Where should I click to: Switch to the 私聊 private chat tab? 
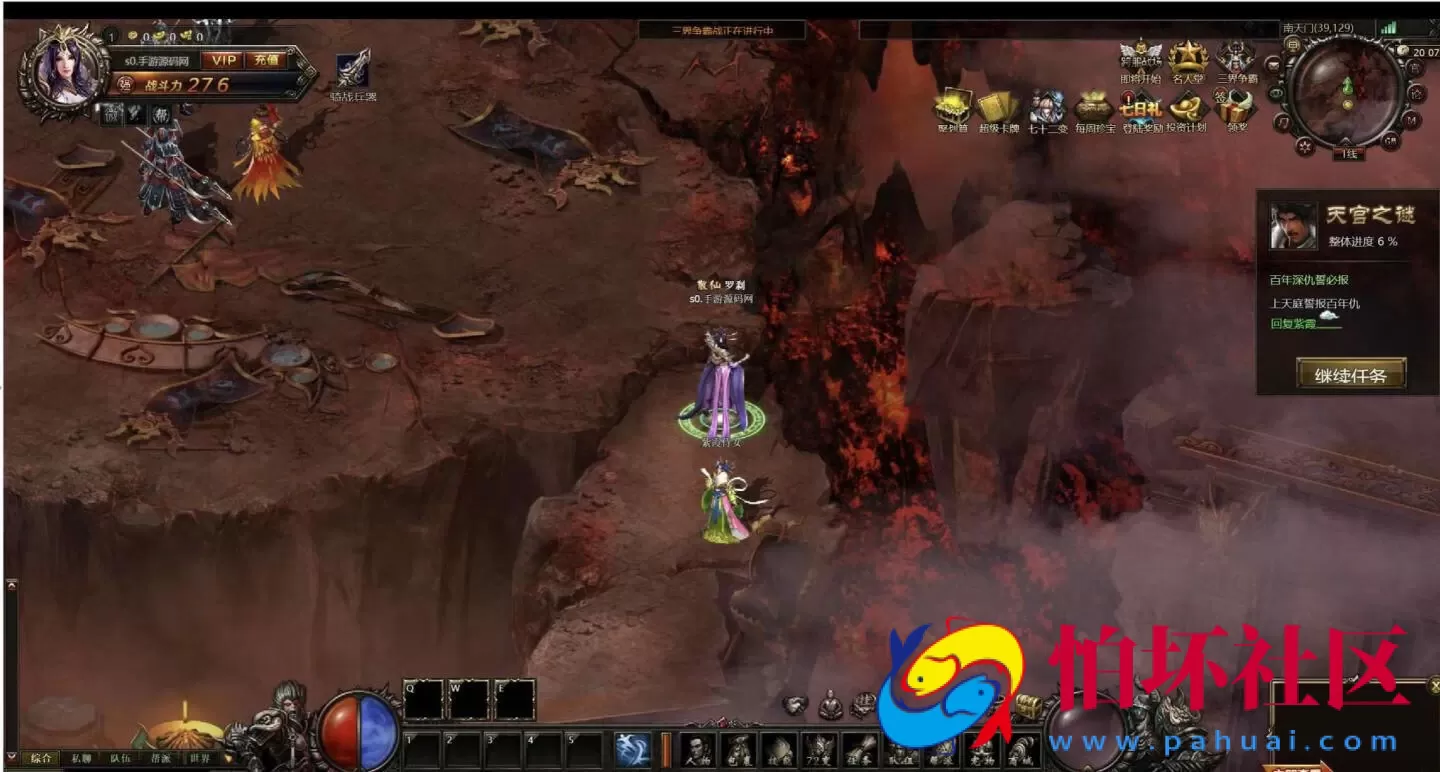[x=81, y=758]
